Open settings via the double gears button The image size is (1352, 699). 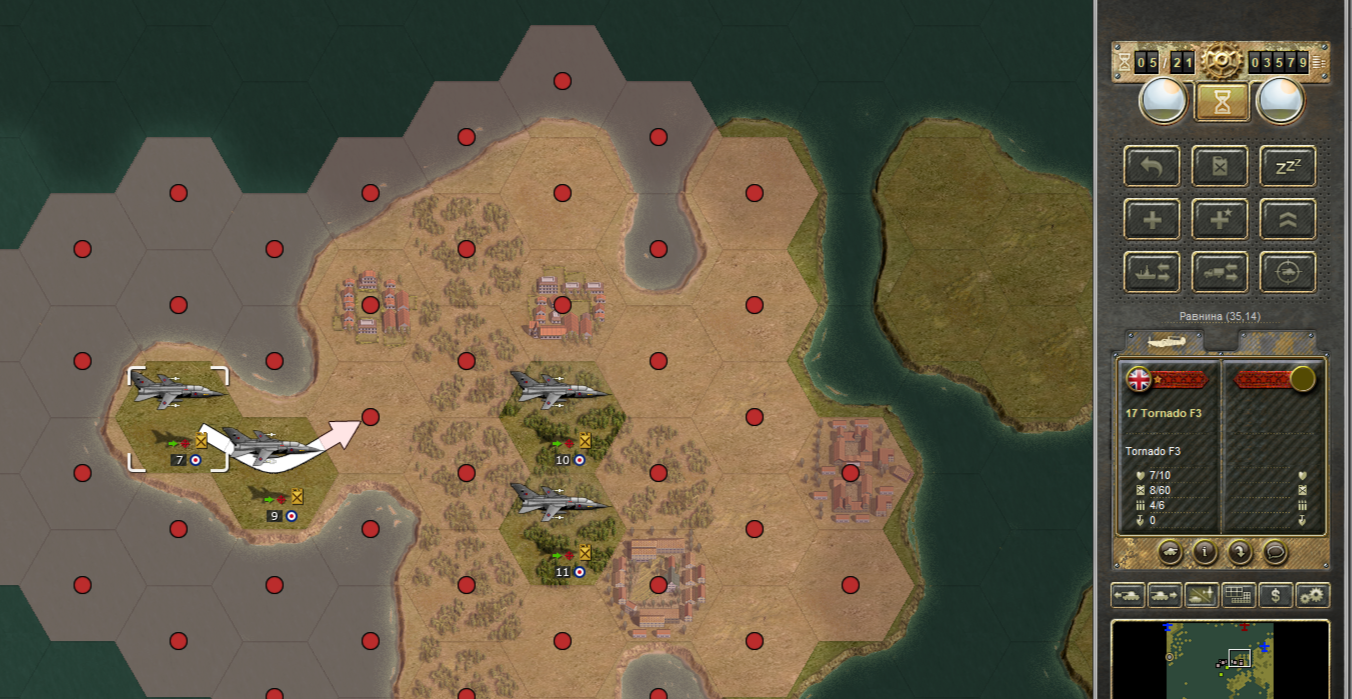coord(1312,596)
